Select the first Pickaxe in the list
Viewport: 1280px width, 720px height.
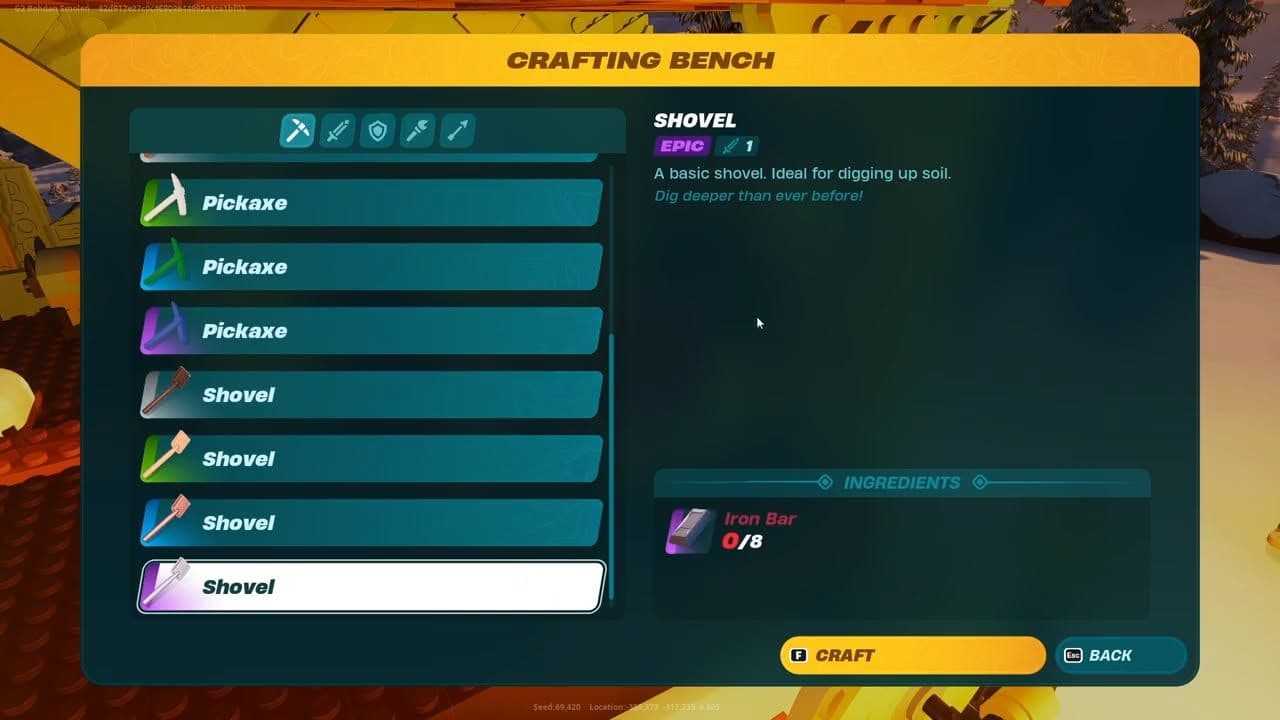pyautogui.click(x=370, y=202)
